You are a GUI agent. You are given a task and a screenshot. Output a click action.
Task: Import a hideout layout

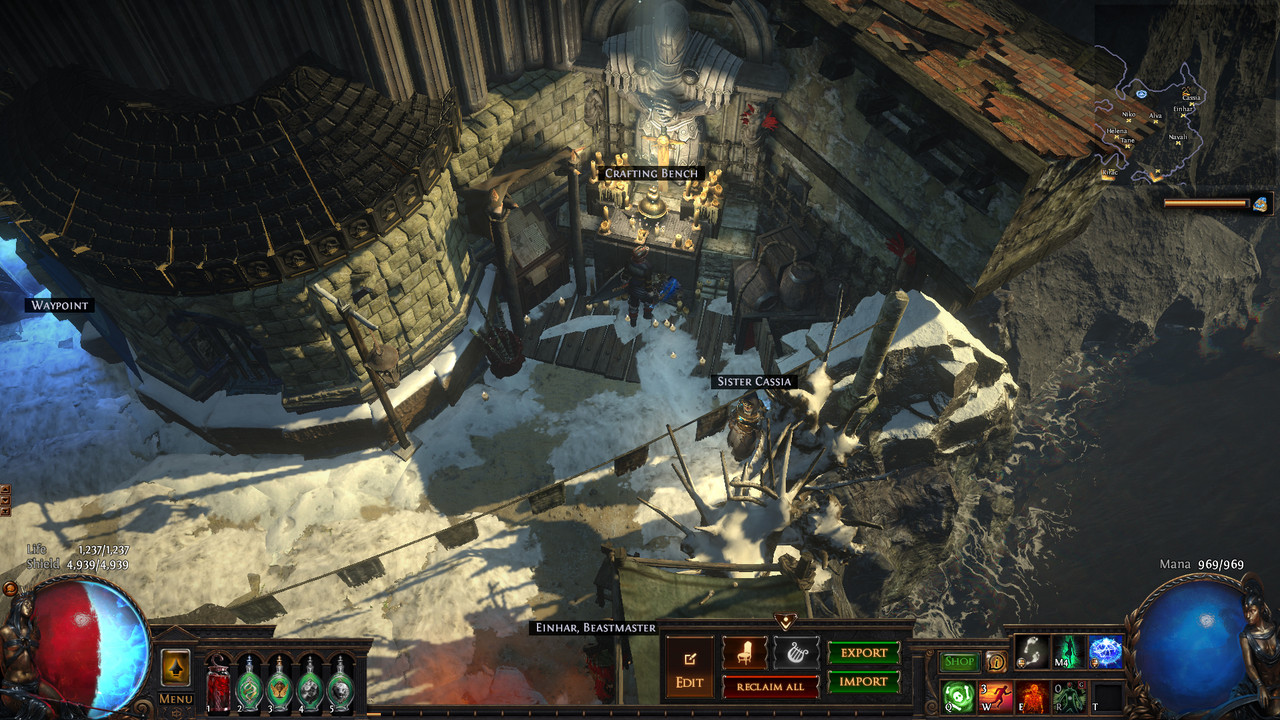864,682
